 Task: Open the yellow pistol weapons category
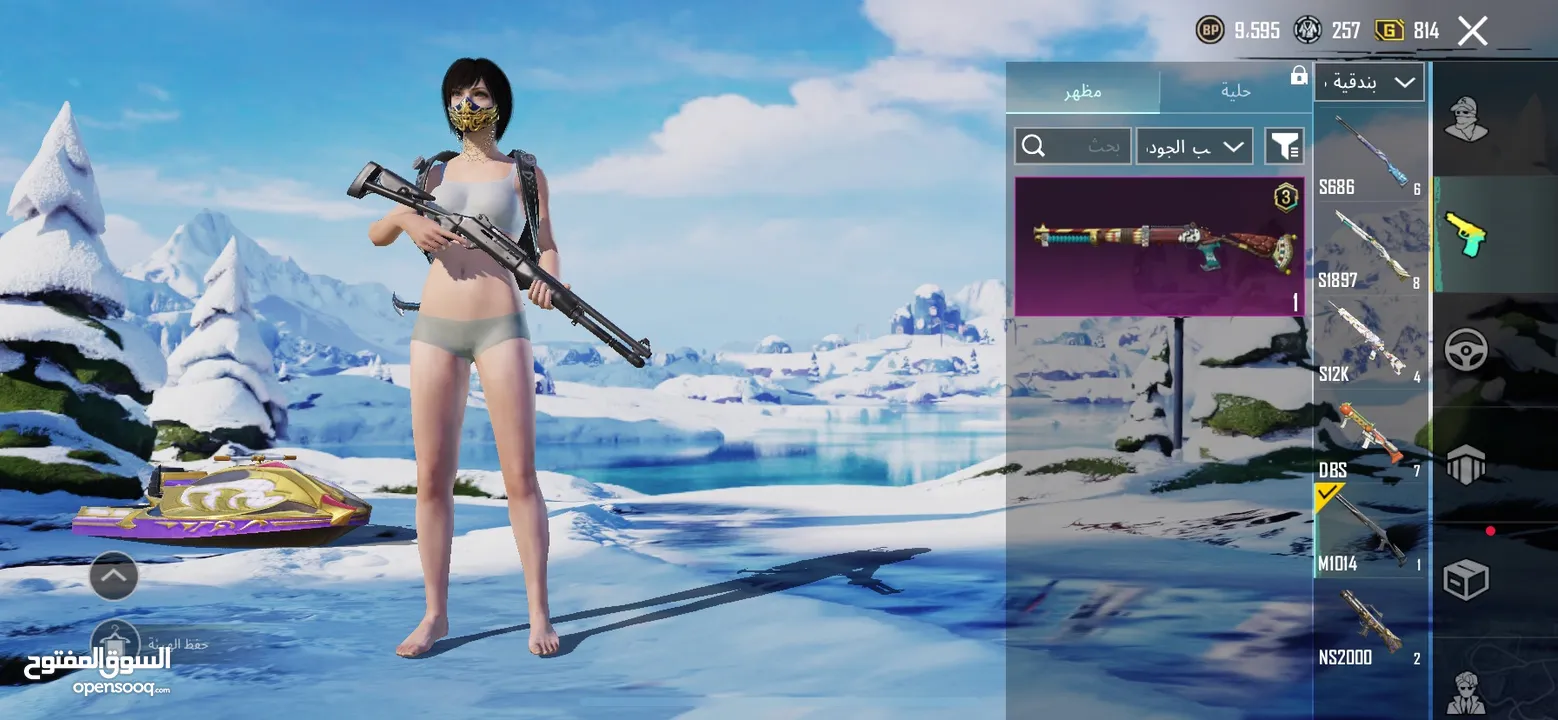(1466, 234)
